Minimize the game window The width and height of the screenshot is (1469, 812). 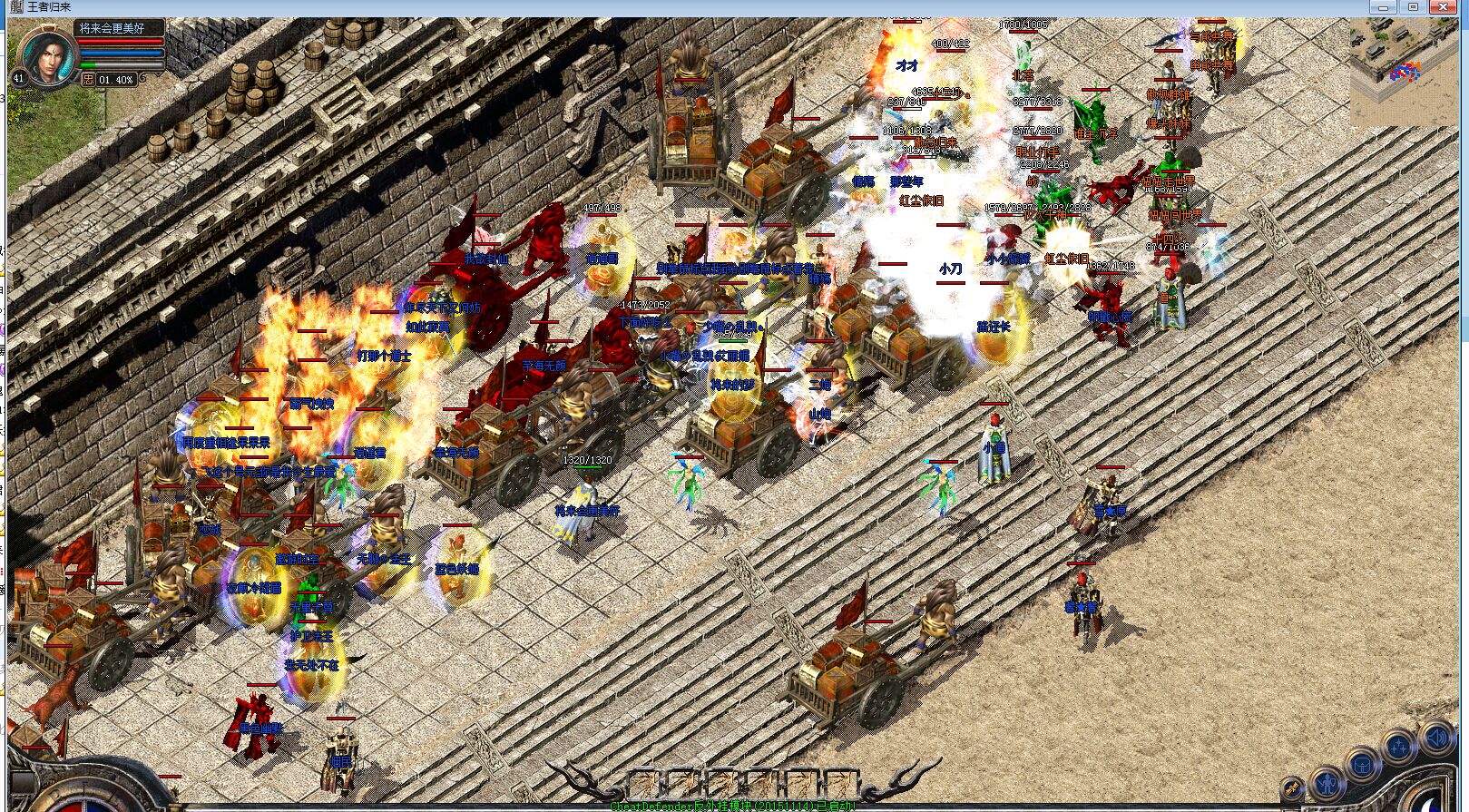[1383, 7]
